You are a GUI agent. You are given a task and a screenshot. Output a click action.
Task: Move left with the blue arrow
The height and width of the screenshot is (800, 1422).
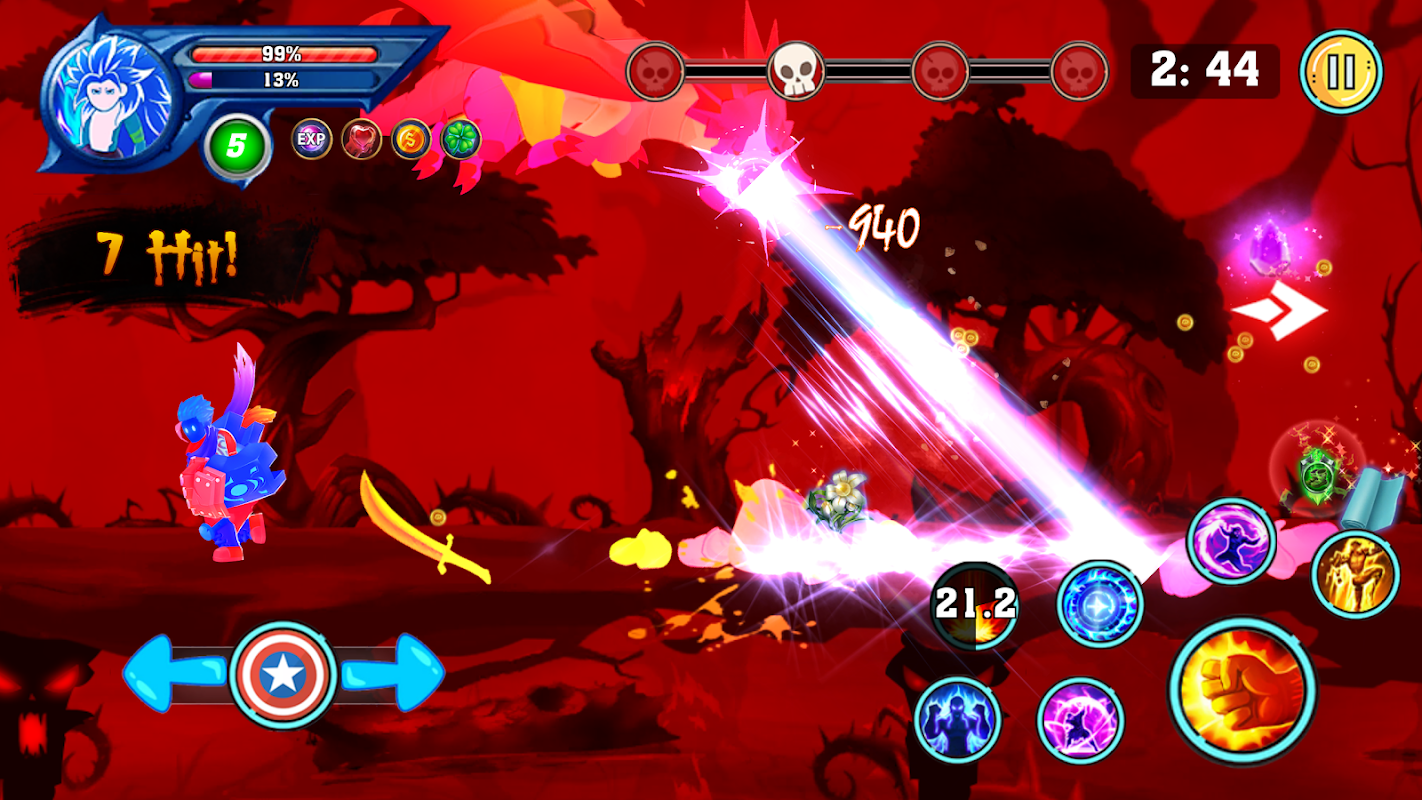(170, 675)
